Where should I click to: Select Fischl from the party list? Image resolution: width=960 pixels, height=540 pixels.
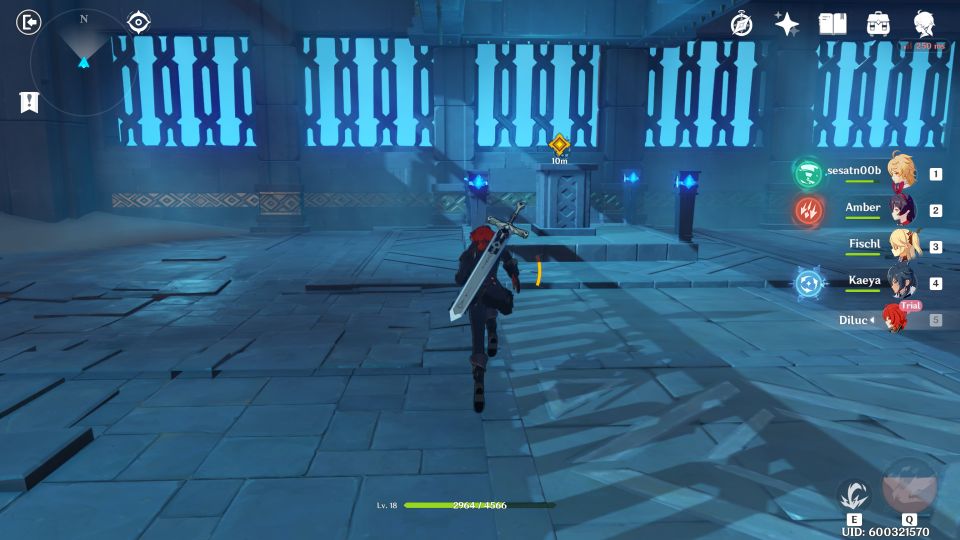pyautogui.click(x=902, y=246)
